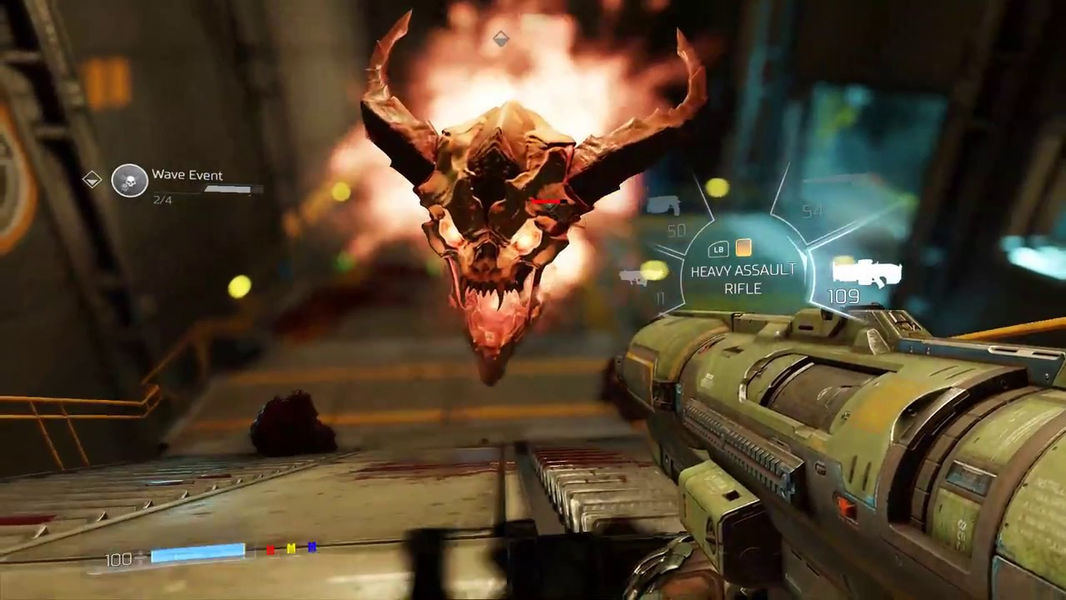Click the diamond marker beside Wave Event
The image size is (1066, 600).
pyautogui.click(x=92, y=179)
